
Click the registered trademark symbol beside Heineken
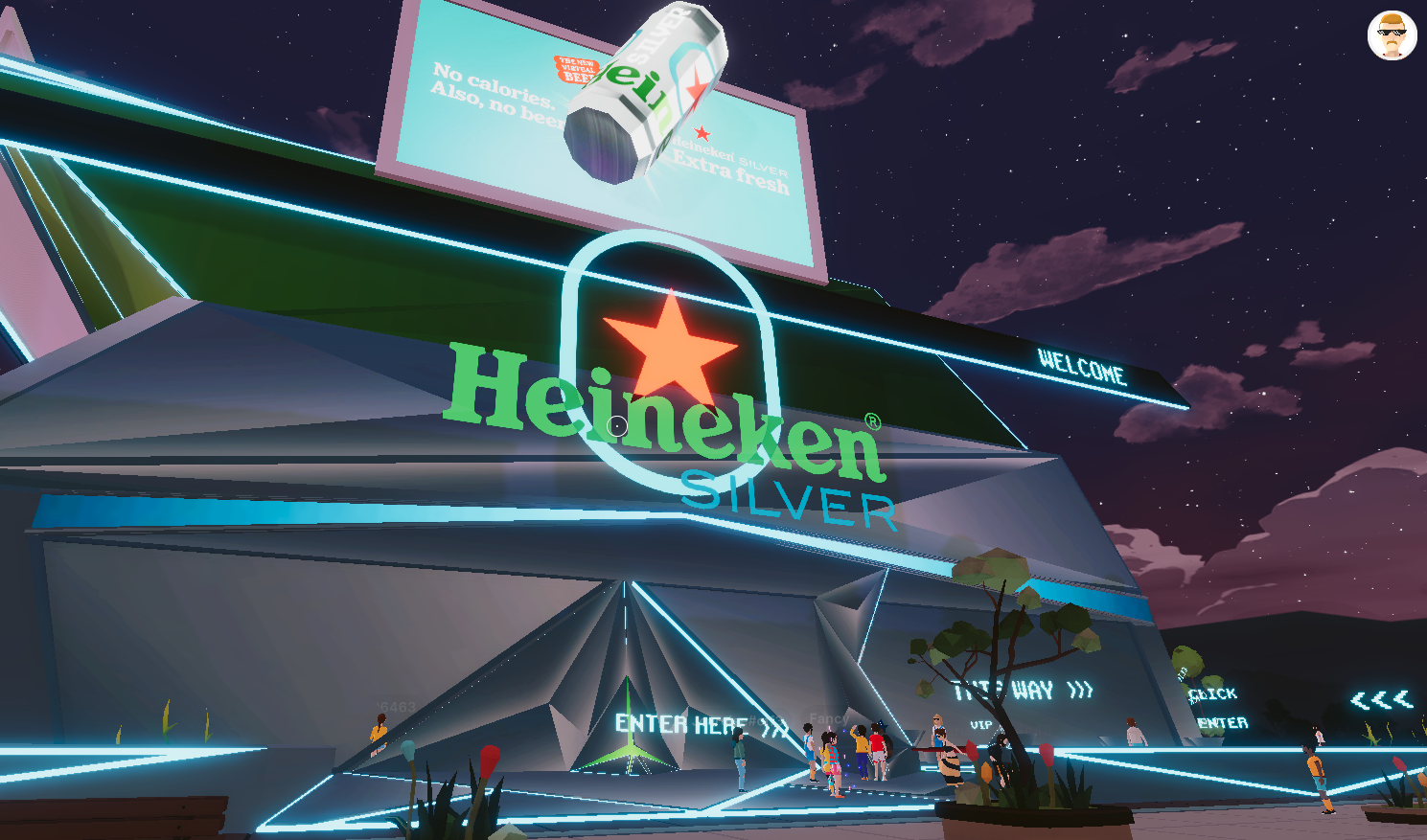(875, 421)
